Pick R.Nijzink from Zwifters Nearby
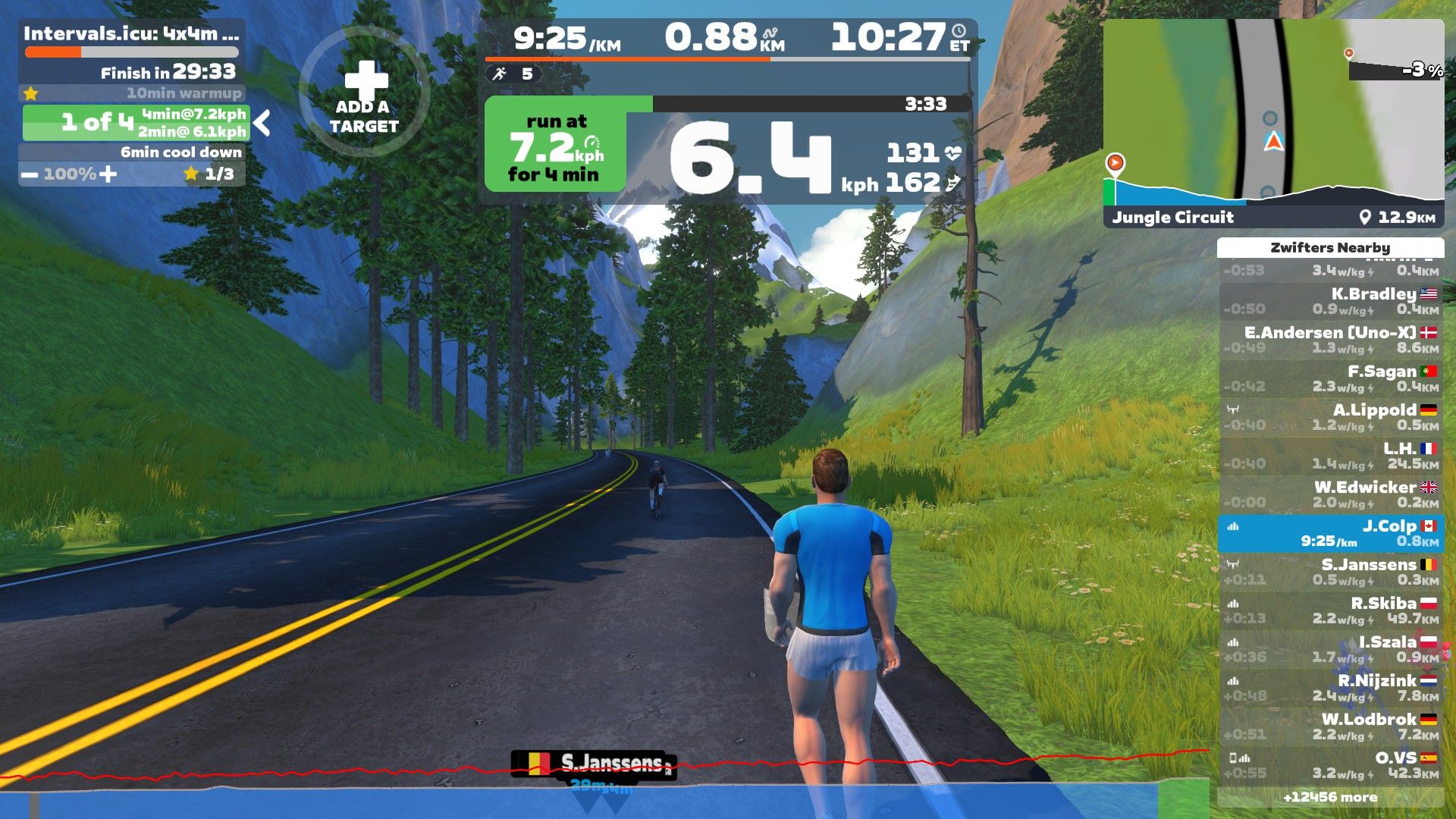1456x819 pixels. (x=1331, y=688)
